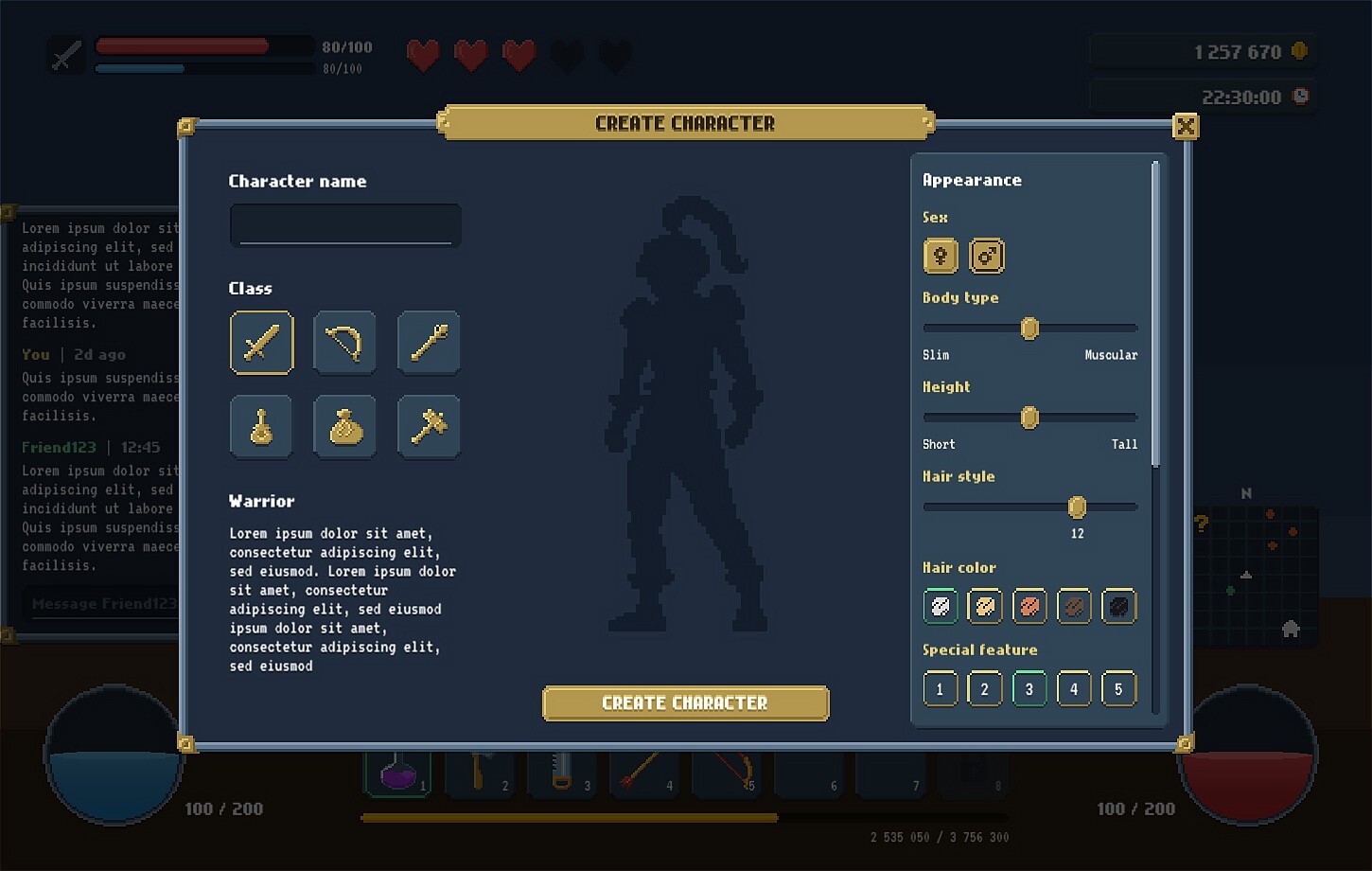The width and height of the screenshot is (1372, 871).
Task: Activate special feature 2
Action: point(984,688)
